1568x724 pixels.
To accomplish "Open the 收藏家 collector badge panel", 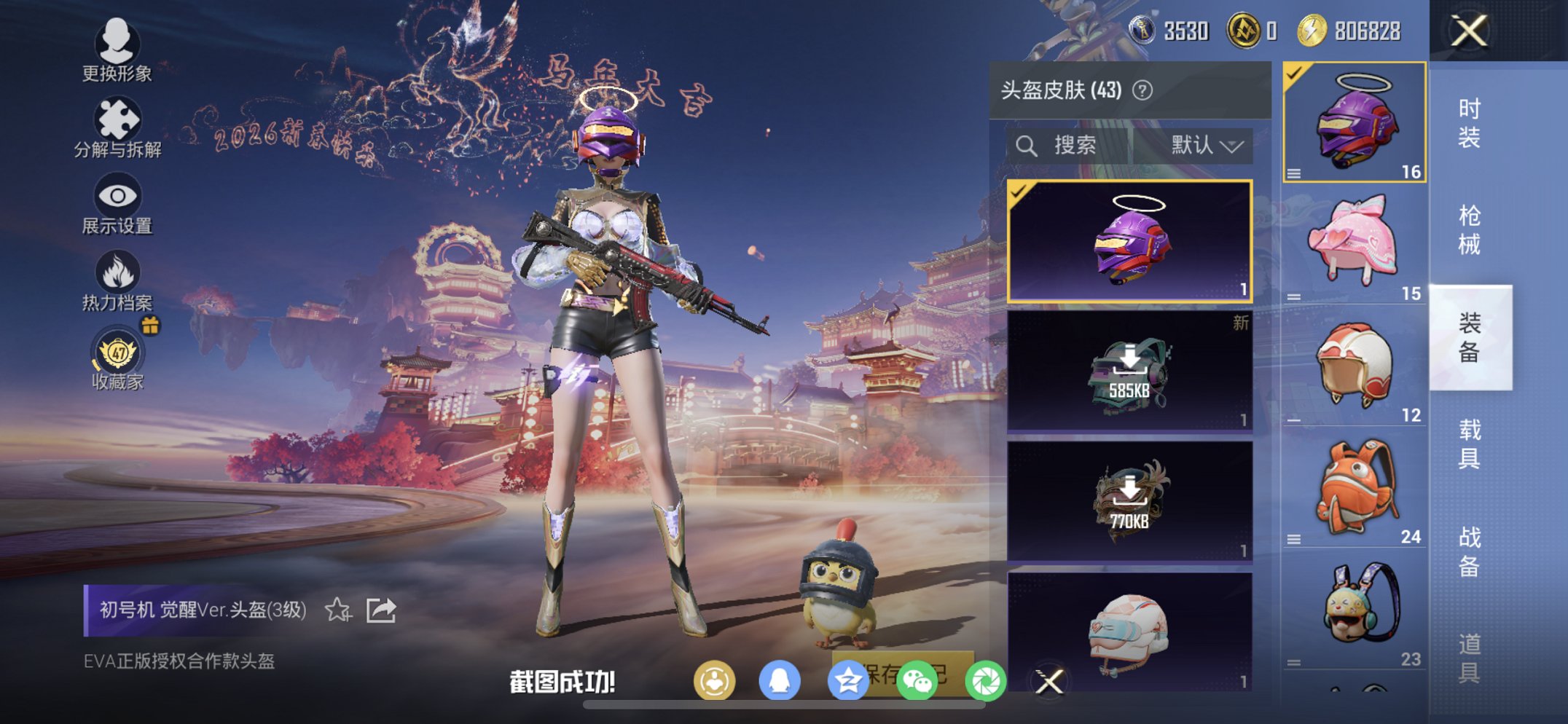I will (117, 355).
